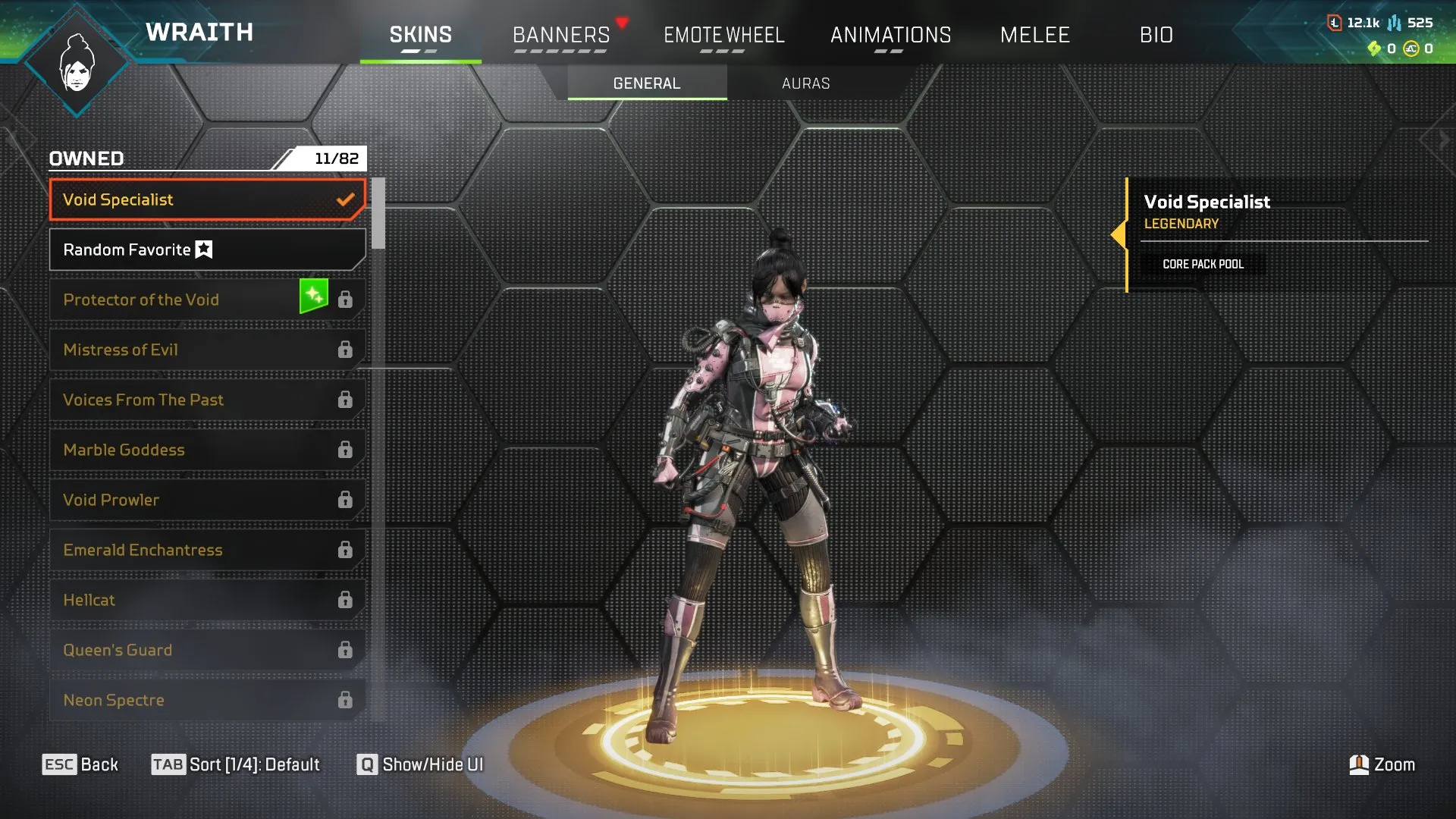Click the Zoom magnifier icon bottom right
This screenshot has height=819, width=1456.
click(1360, 764)
